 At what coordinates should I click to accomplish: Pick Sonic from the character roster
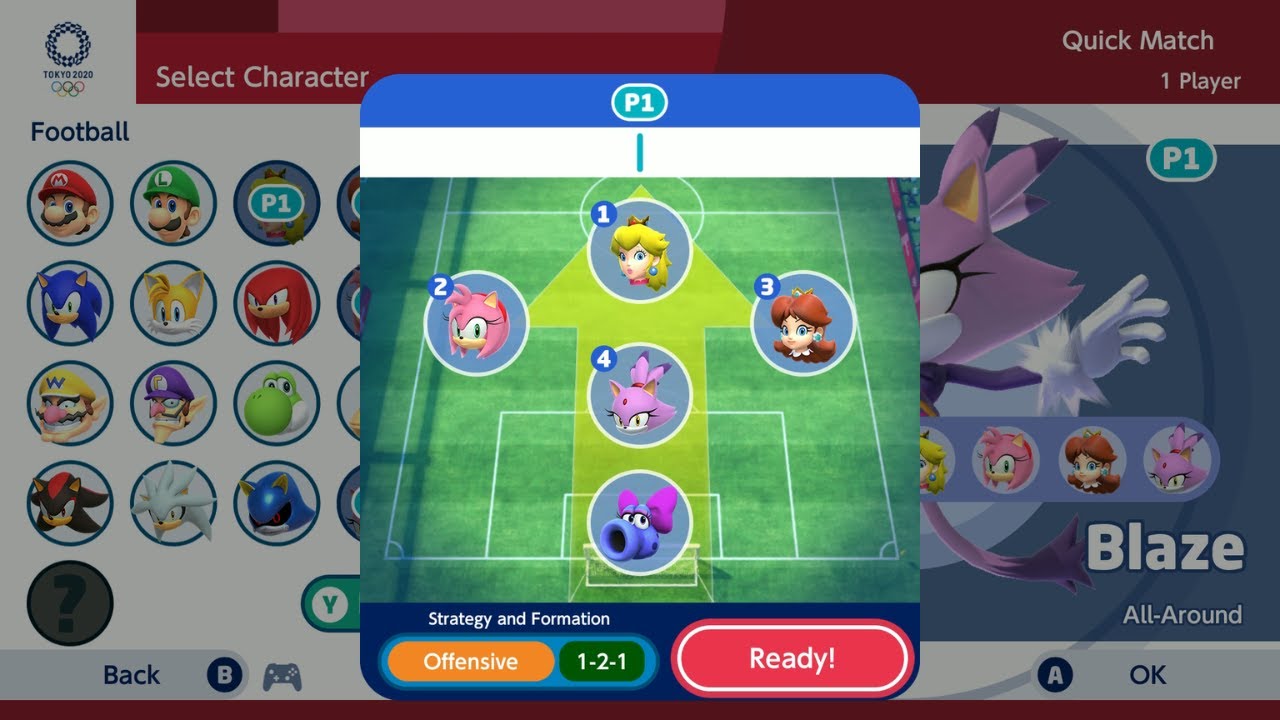coord(70,303)
